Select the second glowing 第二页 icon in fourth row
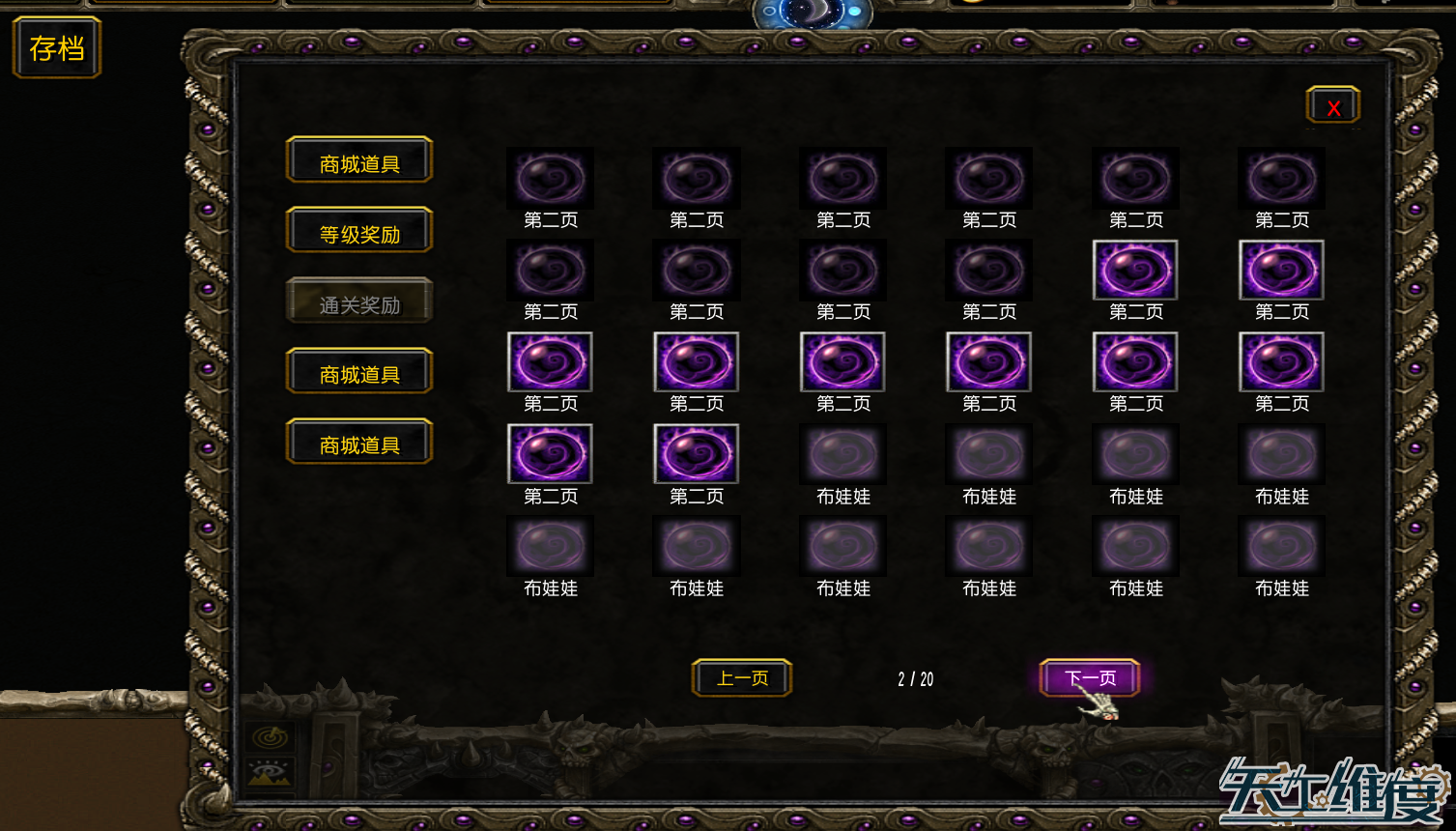Image resolution: width=1456 pixels, height=831 pixels. (x=696, y=454)
